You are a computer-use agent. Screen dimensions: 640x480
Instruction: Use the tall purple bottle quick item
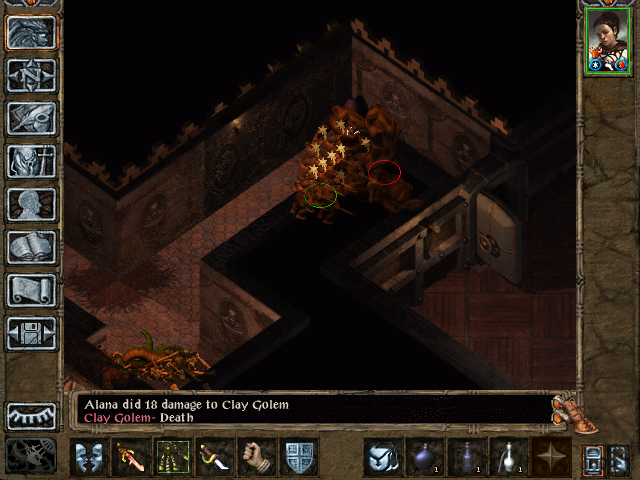coord(466,457)
